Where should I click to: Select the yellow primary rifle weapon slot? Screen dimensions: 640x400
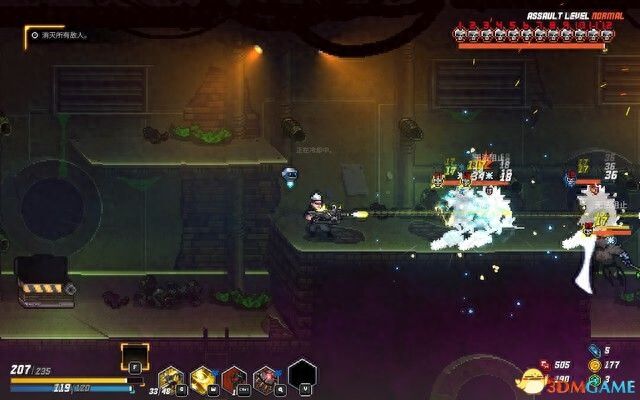tap(171, 378)
